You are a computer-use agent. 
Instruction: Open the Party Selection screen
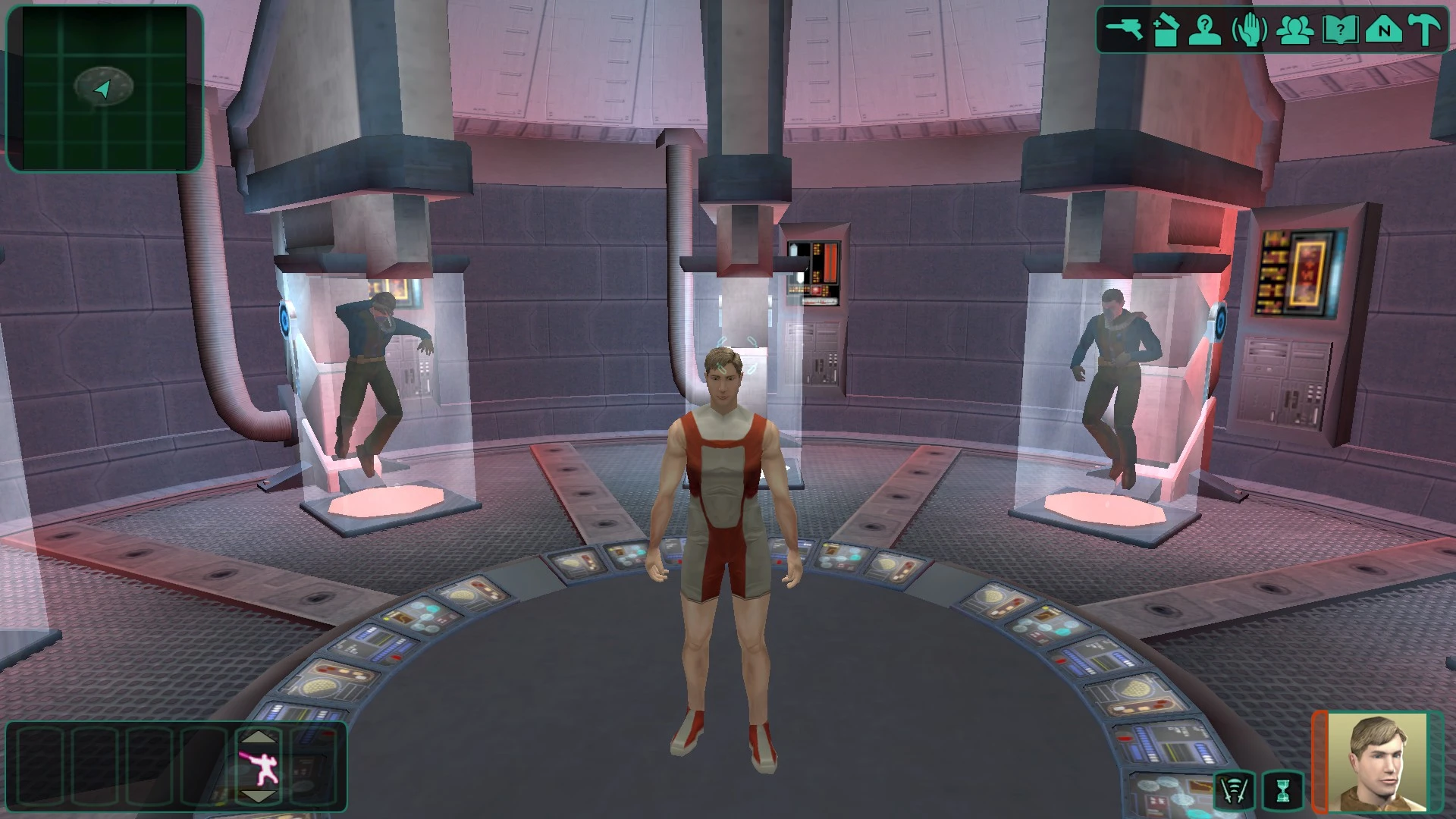1295,28
